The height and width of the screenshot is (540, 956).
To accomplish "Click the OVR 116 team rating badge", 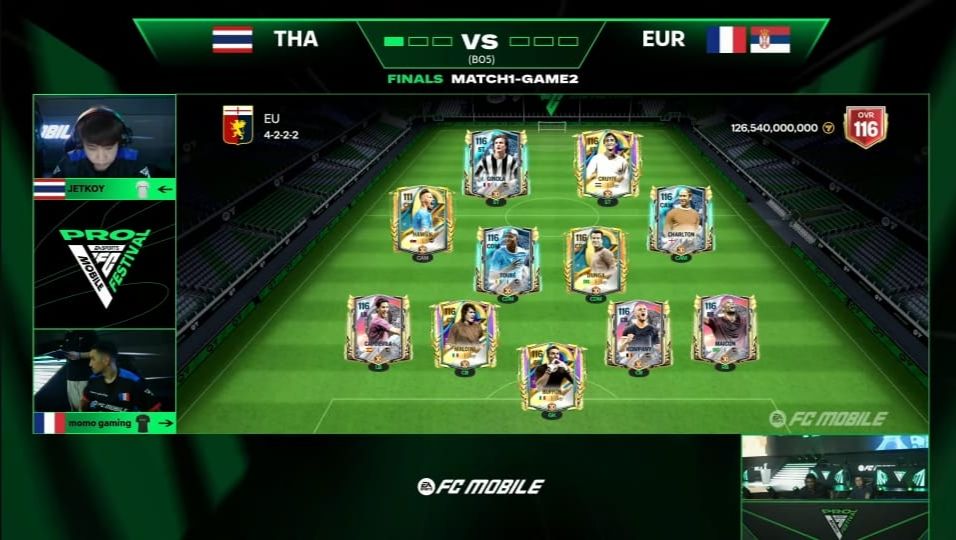I will (865, 127).
